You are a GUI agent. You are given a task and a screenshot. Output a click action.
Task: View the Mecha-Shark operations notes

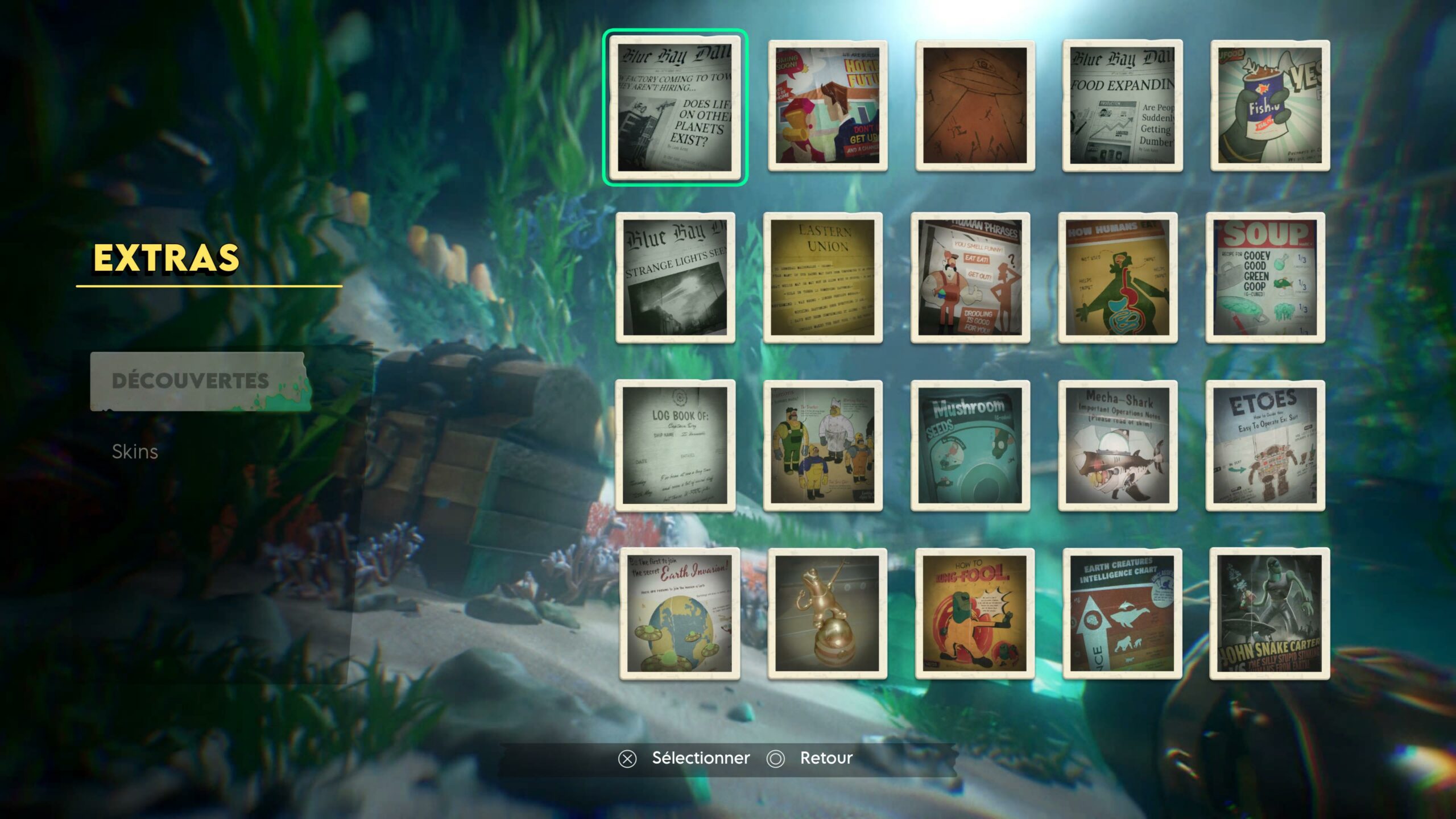click(1118, 445)
